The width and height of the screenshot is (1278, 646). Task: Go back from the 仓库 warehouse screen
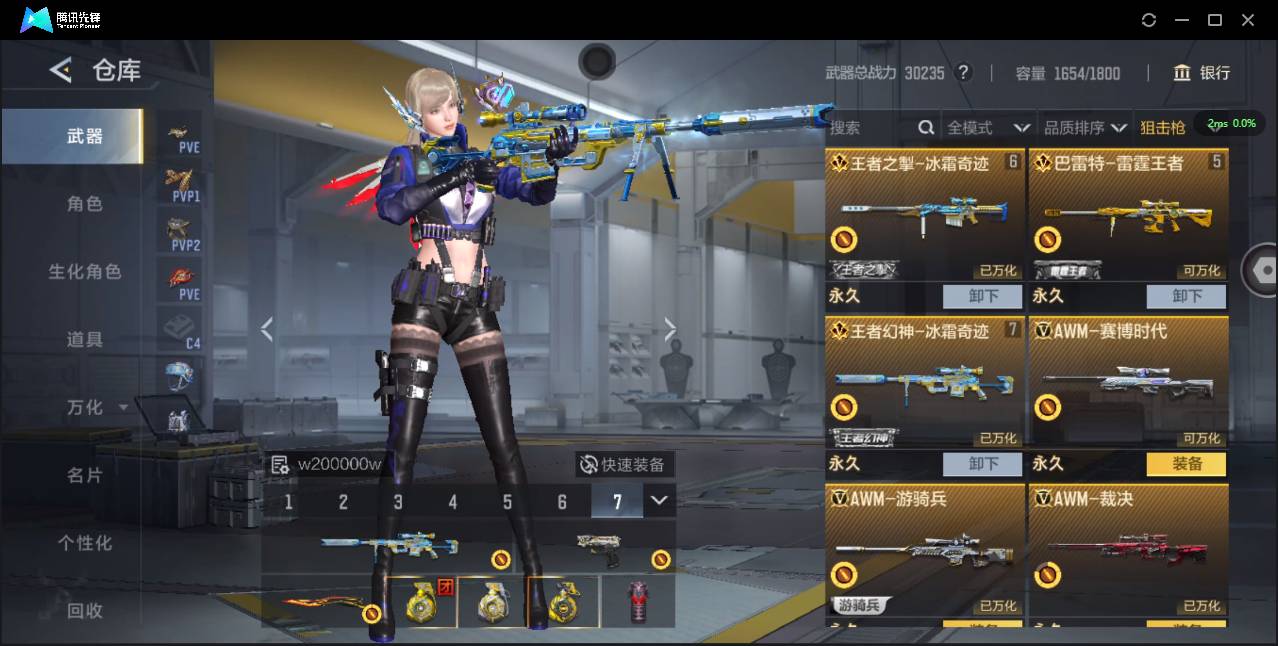[x=61, y=70]
